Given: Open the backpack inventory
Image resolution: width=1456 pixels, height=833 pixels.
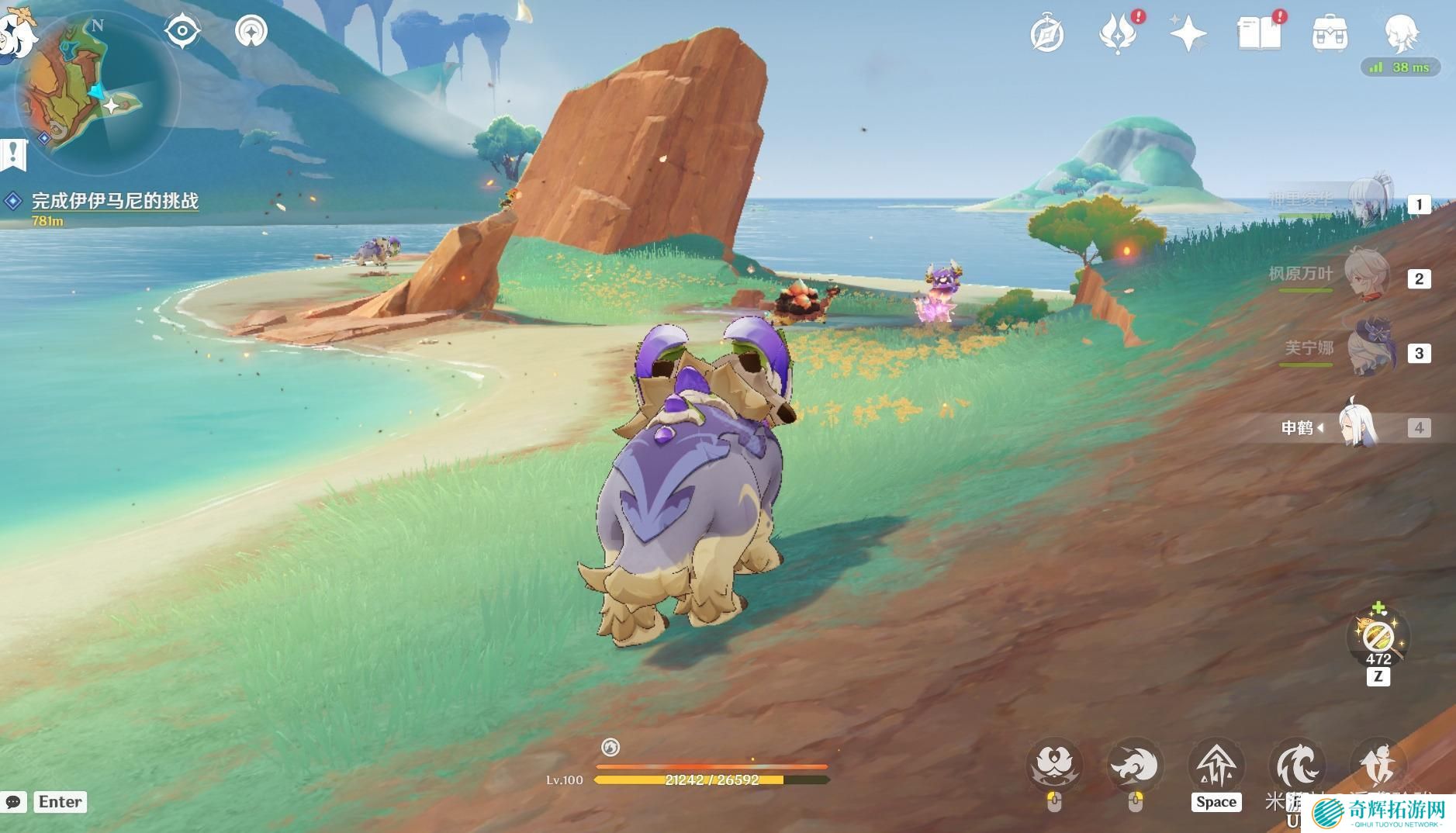Looking at the screenshot, I should pos(1329,34).
